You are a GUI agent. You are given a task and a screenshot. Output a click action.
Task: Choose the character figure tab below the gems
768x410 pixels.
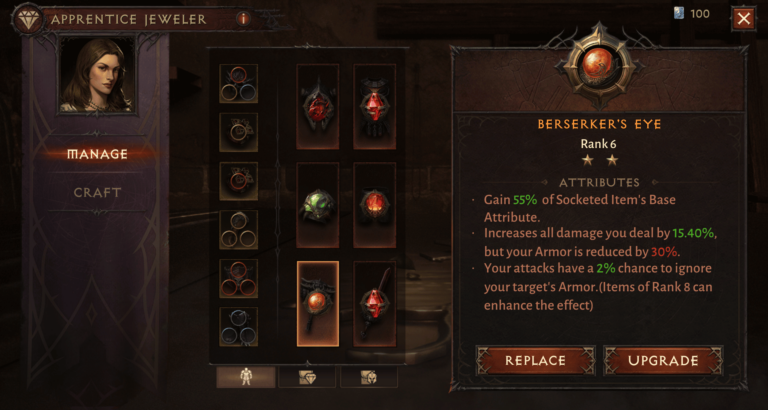[244, 377]
